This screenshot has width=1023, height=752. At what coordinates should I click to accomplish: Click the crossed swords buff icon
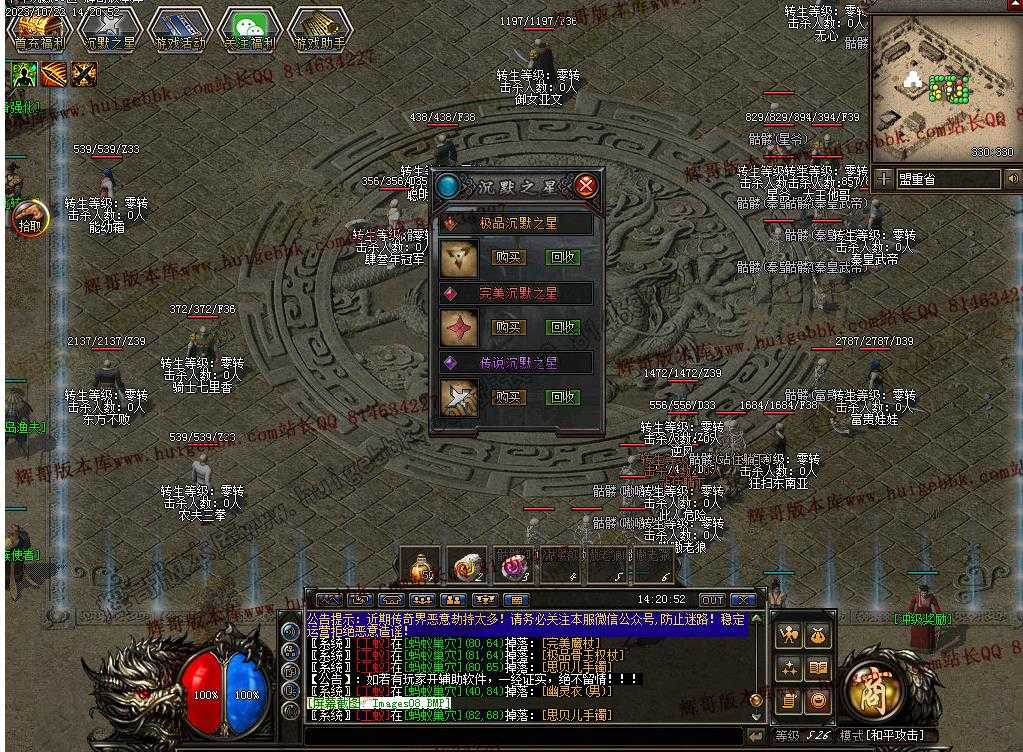click(84, 73)
